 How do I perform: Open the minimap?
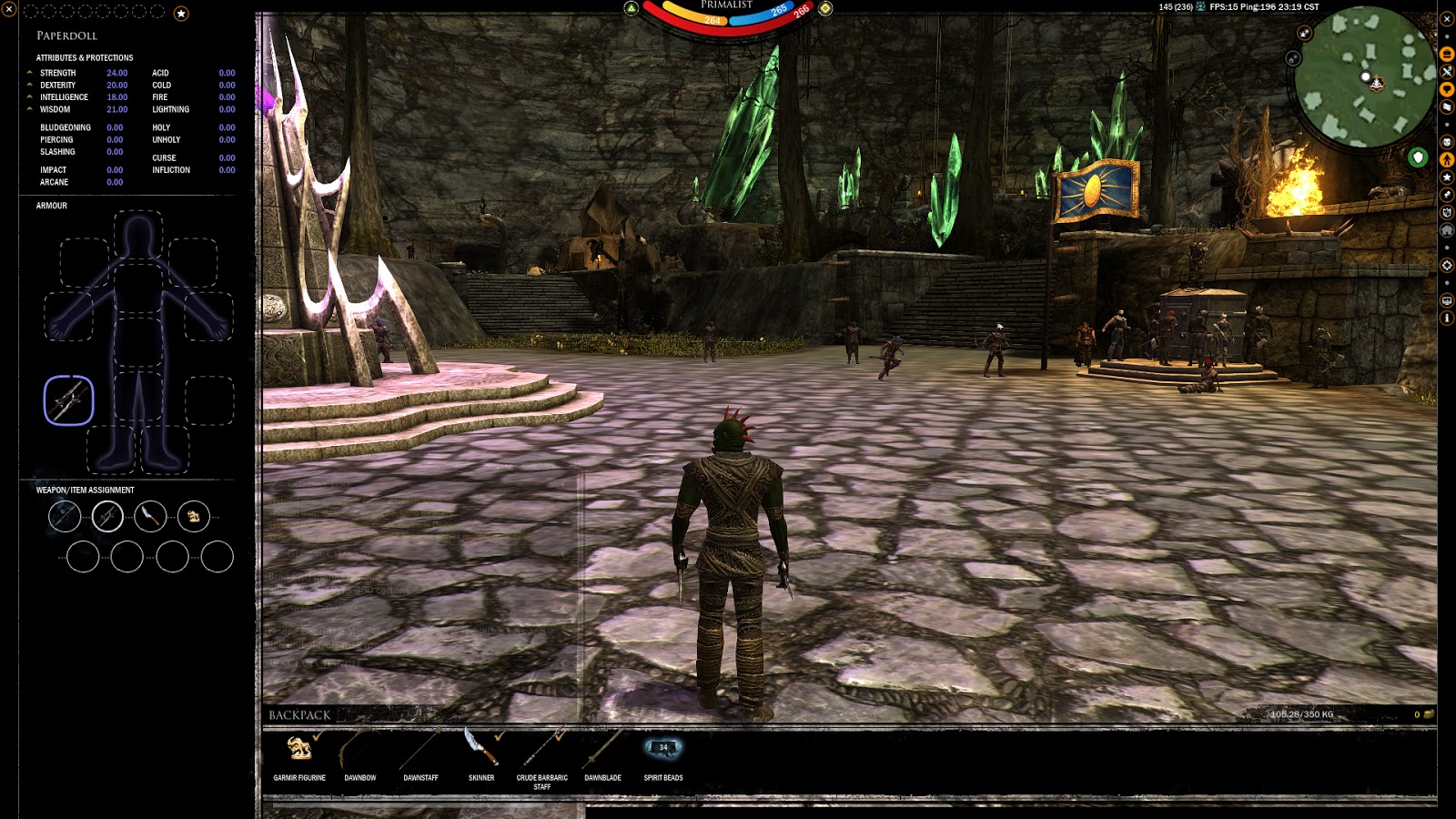[1364, 76]
